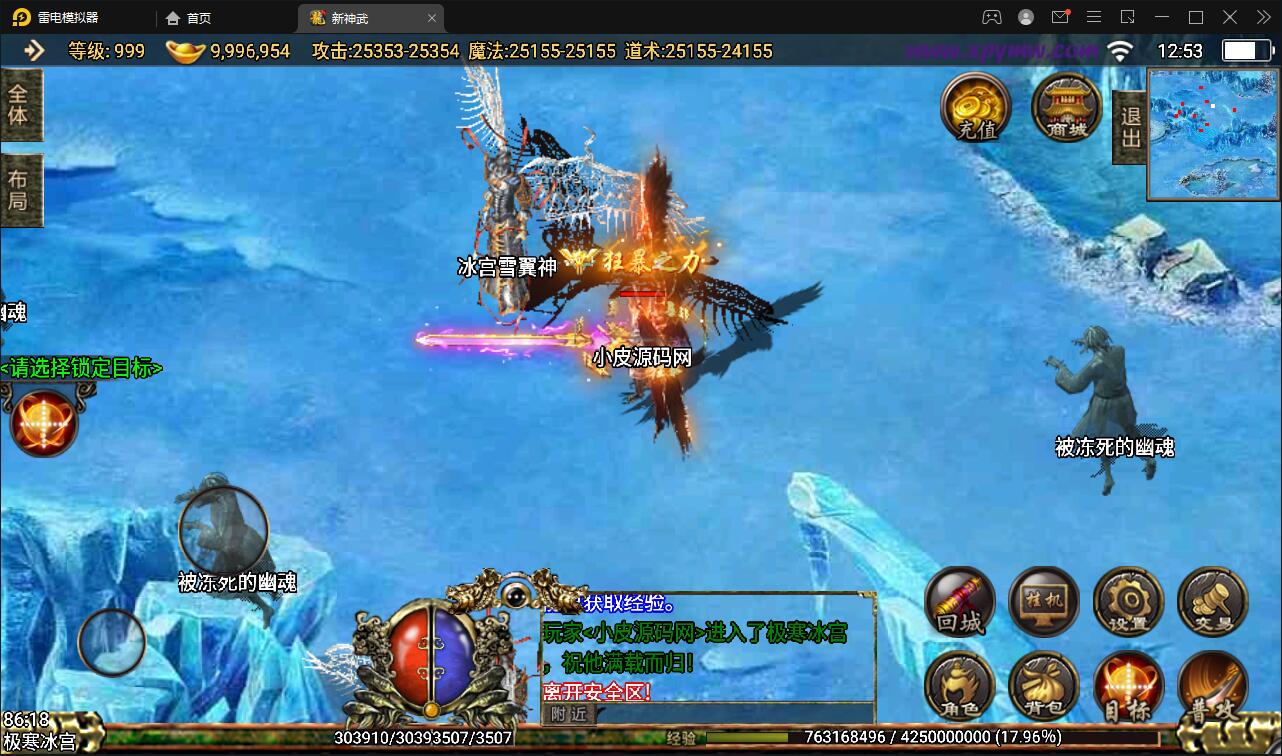Select the 全体 button on the left edge
The width and height of the screenshot is (1282, 756).
tap(20, 105)
